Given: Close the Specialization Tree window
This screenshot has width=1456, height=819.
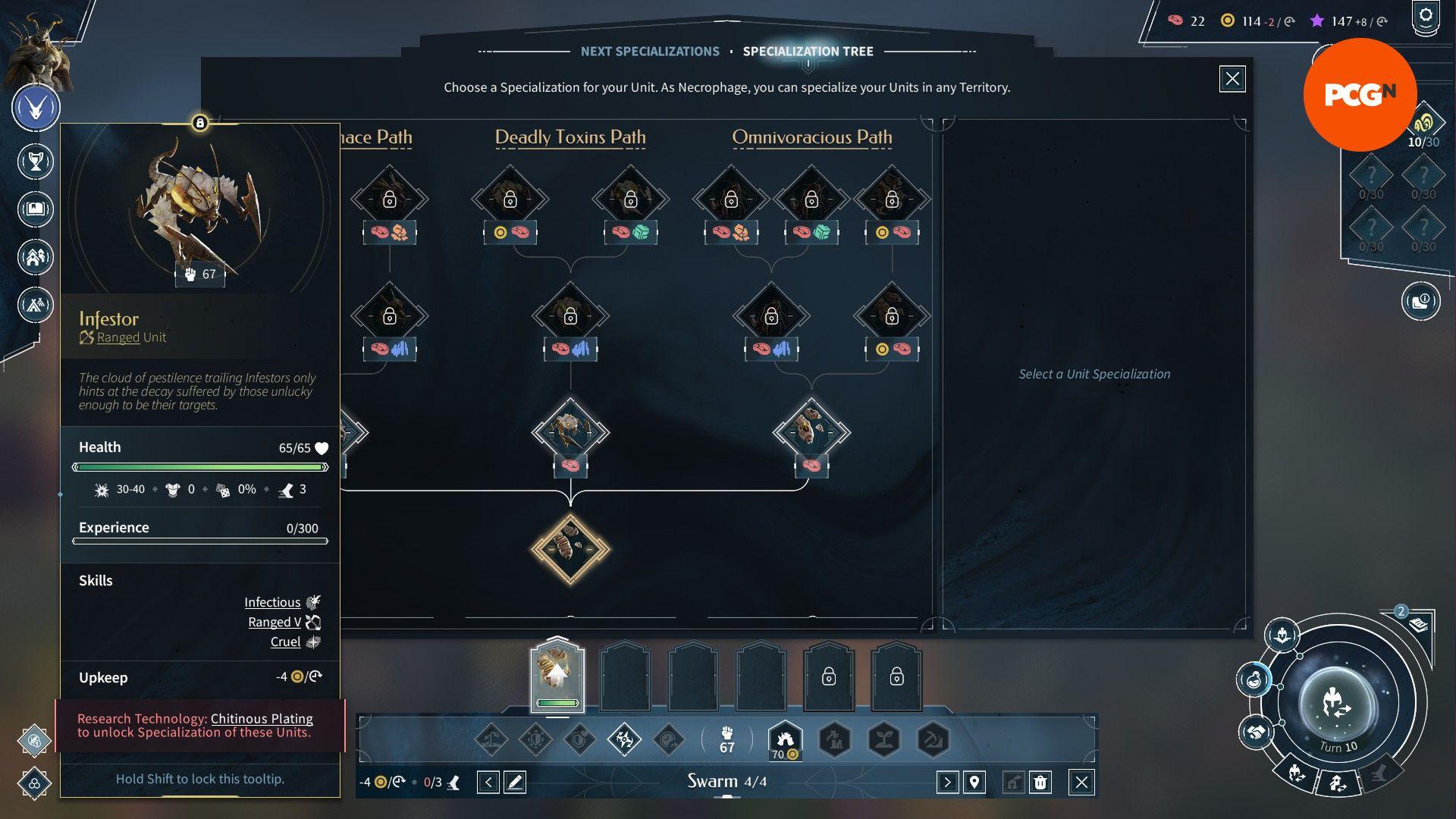Looking at the screenshot, I should click(x=1232, y=79).
